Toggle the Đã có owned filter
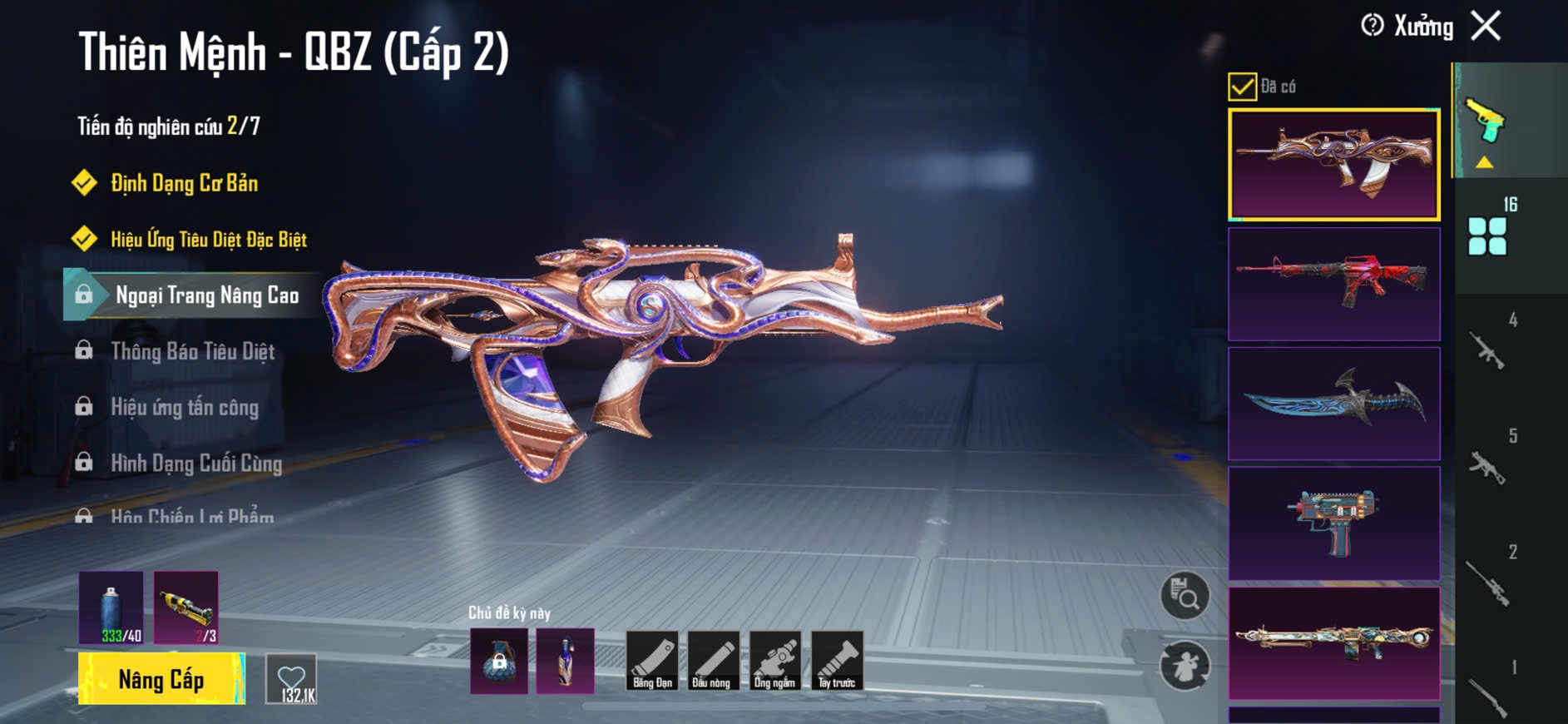This screenshot has width=1568, height=724. point(1243,87)
